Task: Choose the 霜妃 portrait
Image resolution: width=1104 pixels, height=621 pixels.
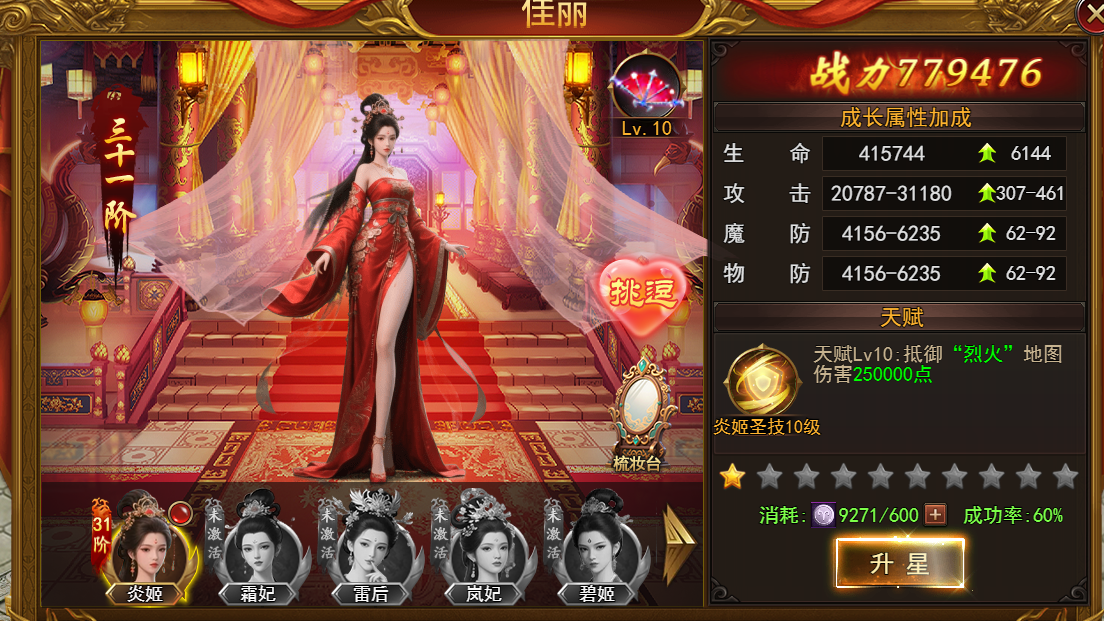Action: 259,547
